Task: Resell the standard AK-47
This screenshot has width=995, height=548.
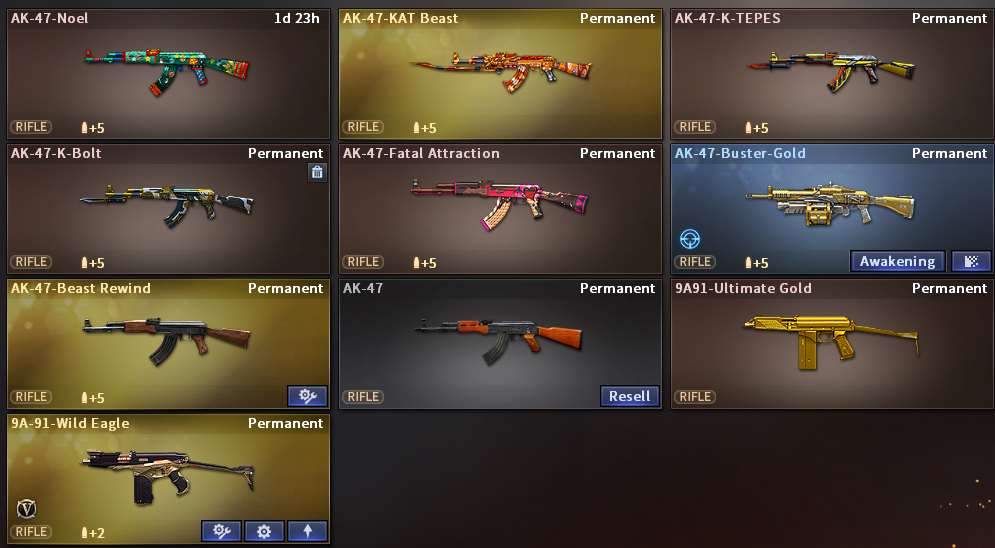Action: tap(629, 396)
